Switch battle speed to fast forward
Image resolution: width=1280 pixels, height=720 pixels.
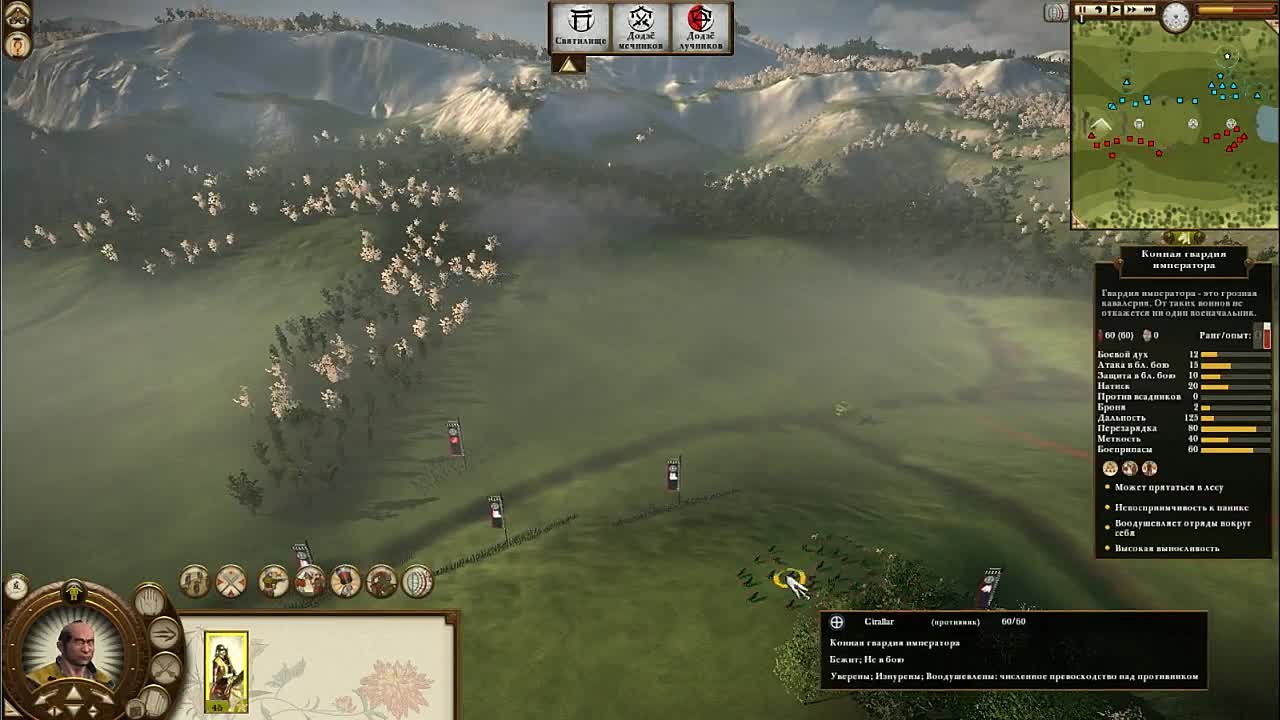click(1134, 10)
